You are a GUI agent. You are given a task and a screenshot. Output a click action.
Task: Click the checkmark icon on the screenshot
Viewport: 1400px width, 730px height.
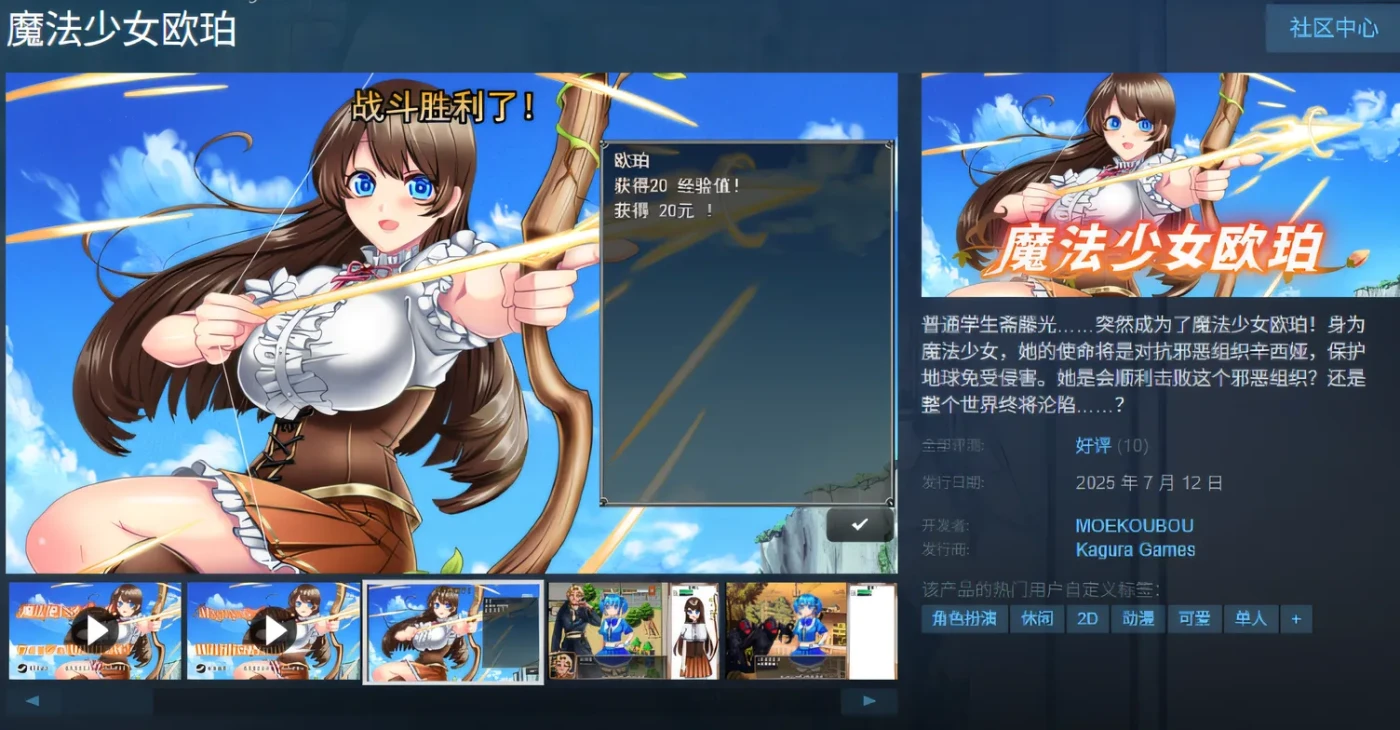[858, 524]
